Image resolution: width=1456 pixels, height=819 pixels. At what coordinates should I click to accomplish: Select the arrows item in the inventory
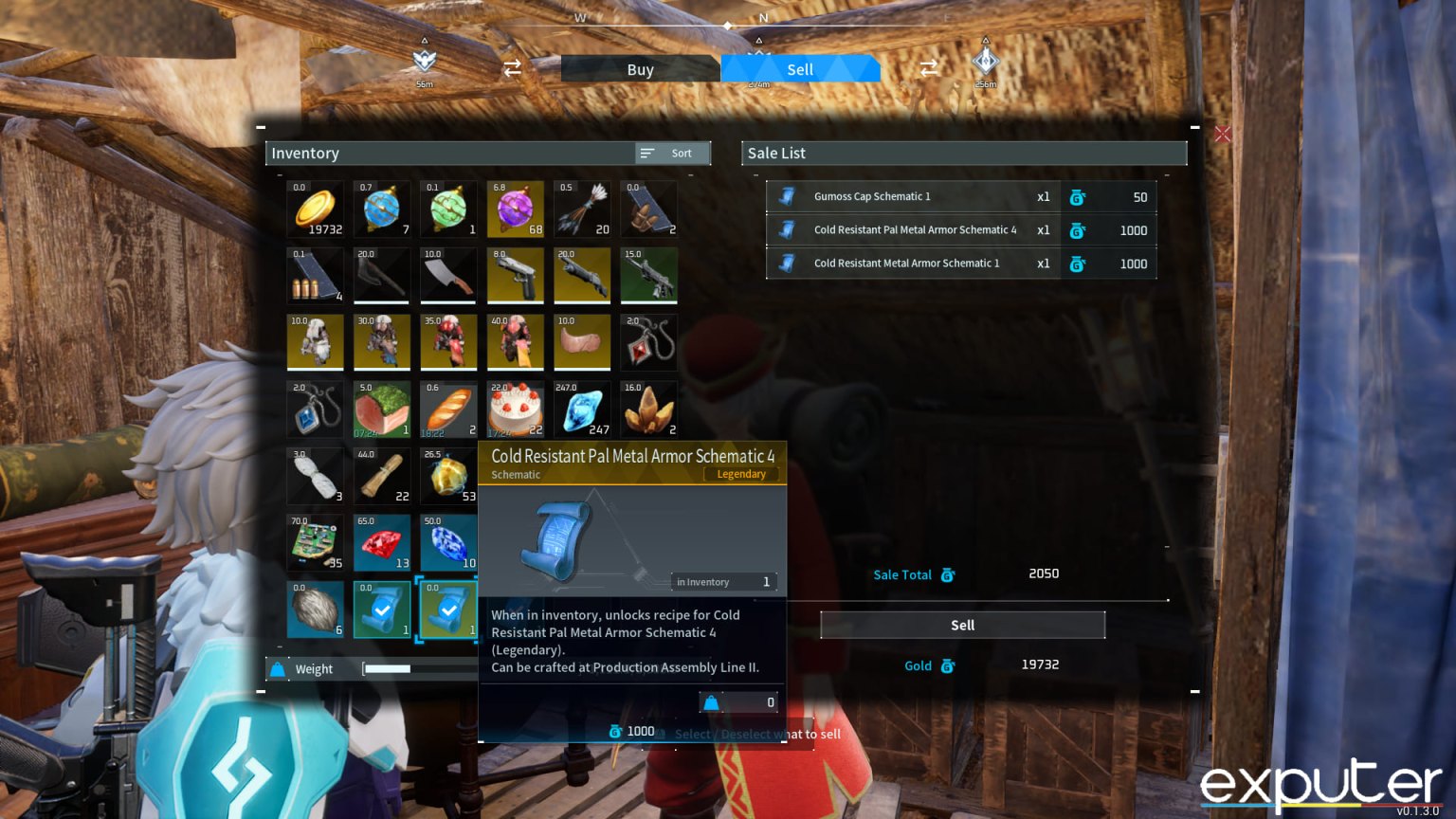point(582,209)
